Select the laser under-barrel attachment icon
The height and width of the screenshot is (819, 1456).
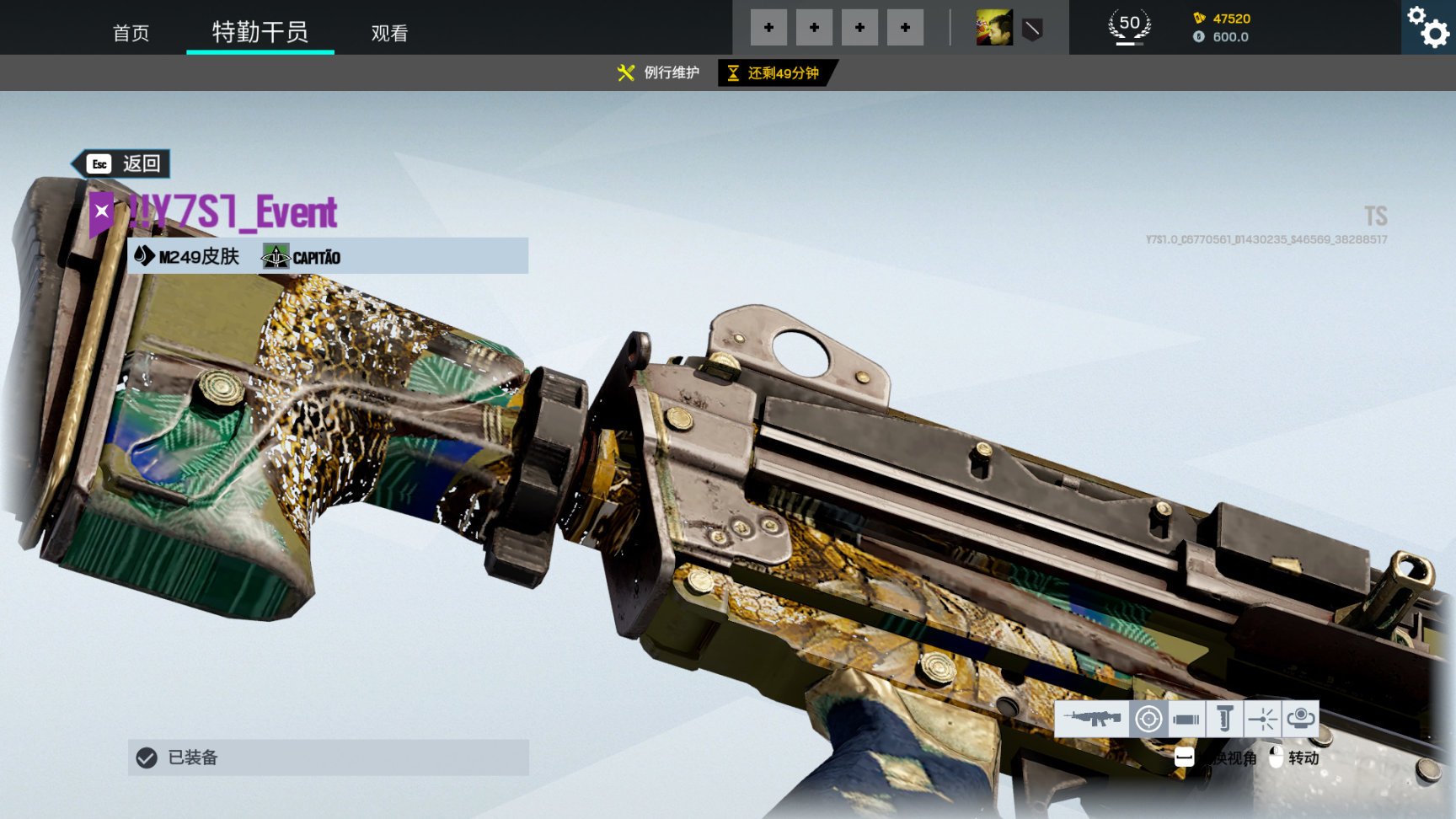pyautogui.click(x=1262, y=719)
